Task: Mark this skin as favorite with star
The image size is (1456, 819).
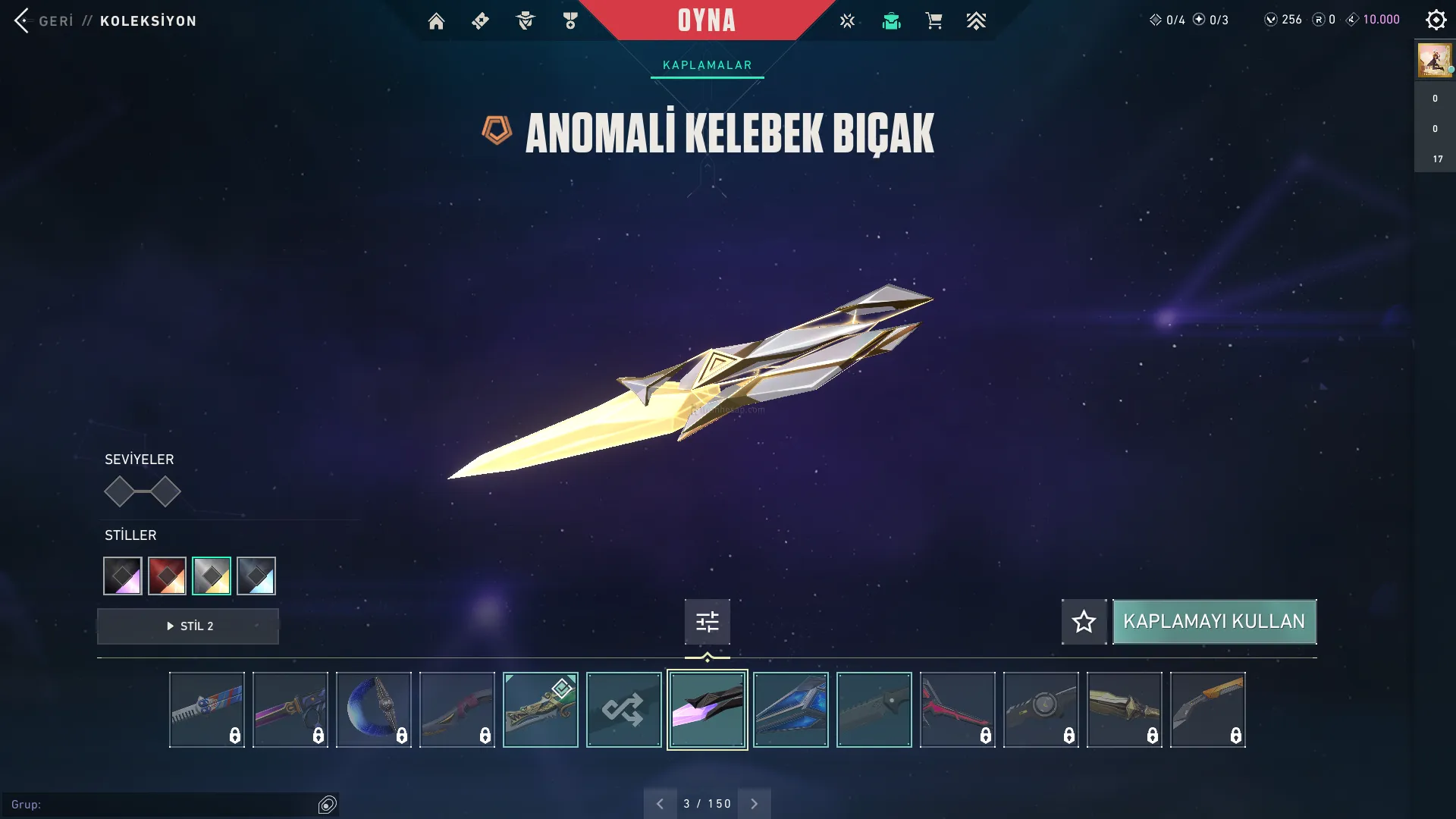Action: (1084, 622)
